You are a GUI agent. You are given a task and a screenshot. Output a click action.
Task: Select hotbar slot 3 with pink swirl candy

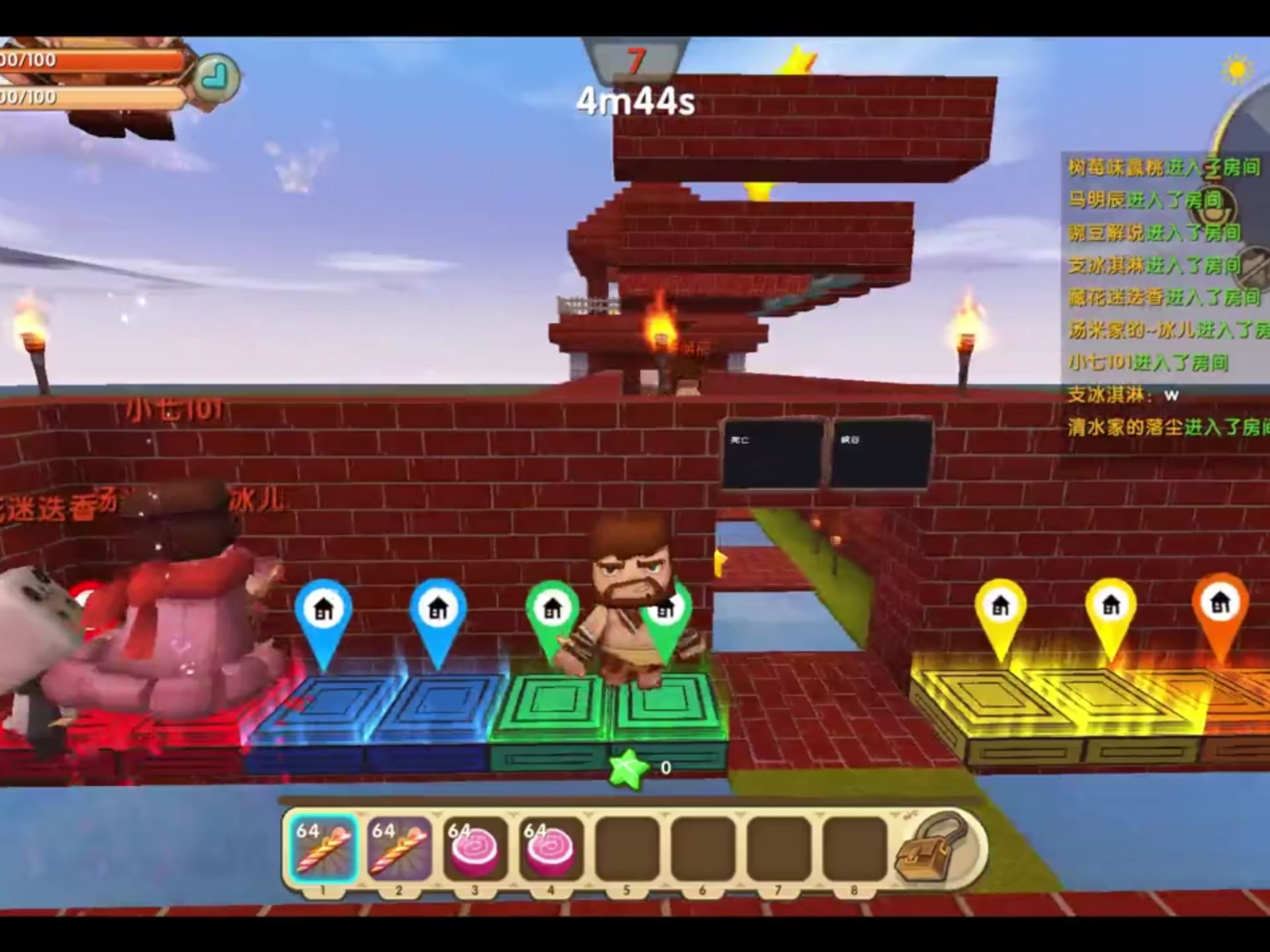click(x=475, y=850)
